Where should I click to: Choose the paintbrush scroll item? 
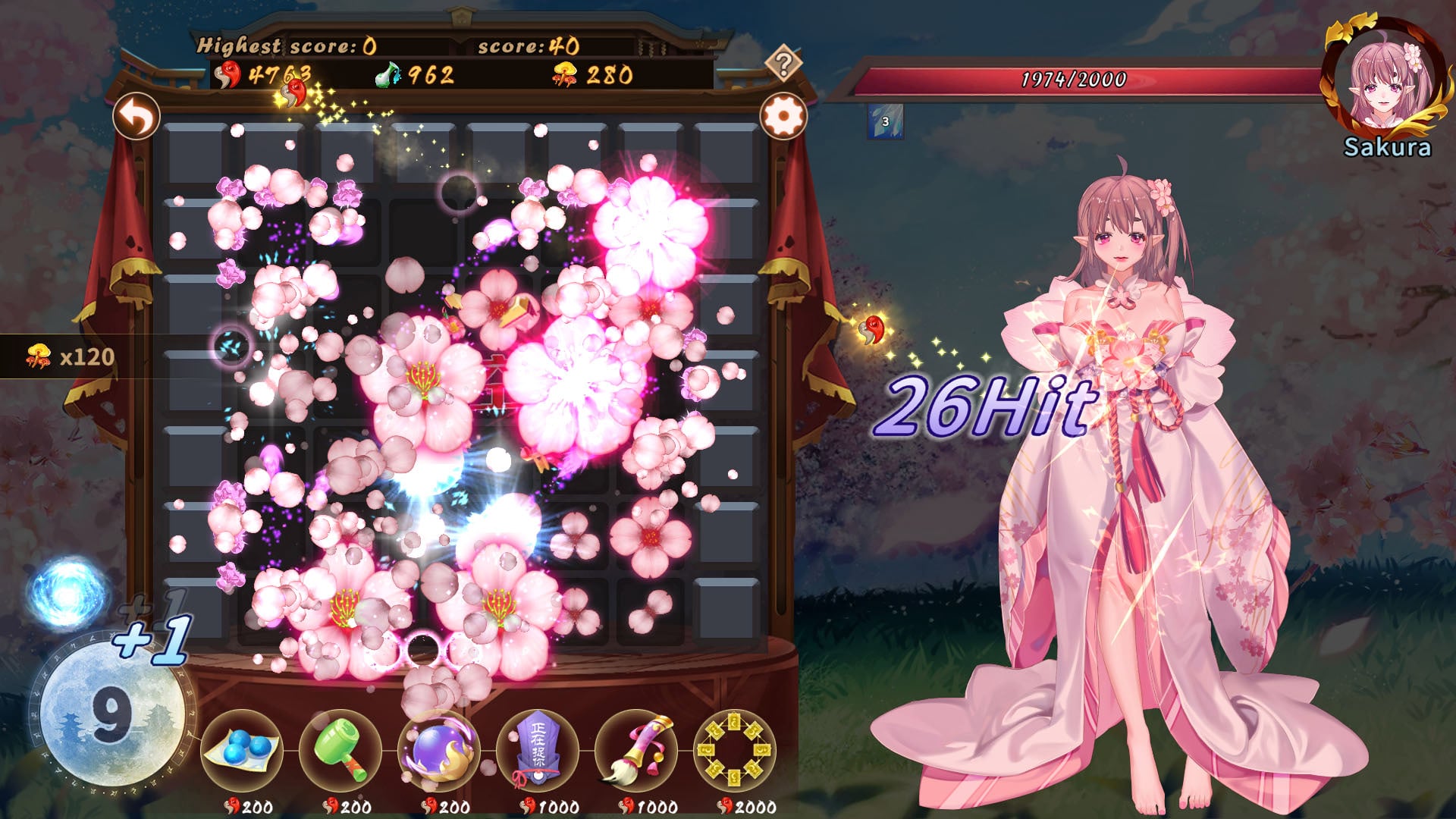(635, 751)
